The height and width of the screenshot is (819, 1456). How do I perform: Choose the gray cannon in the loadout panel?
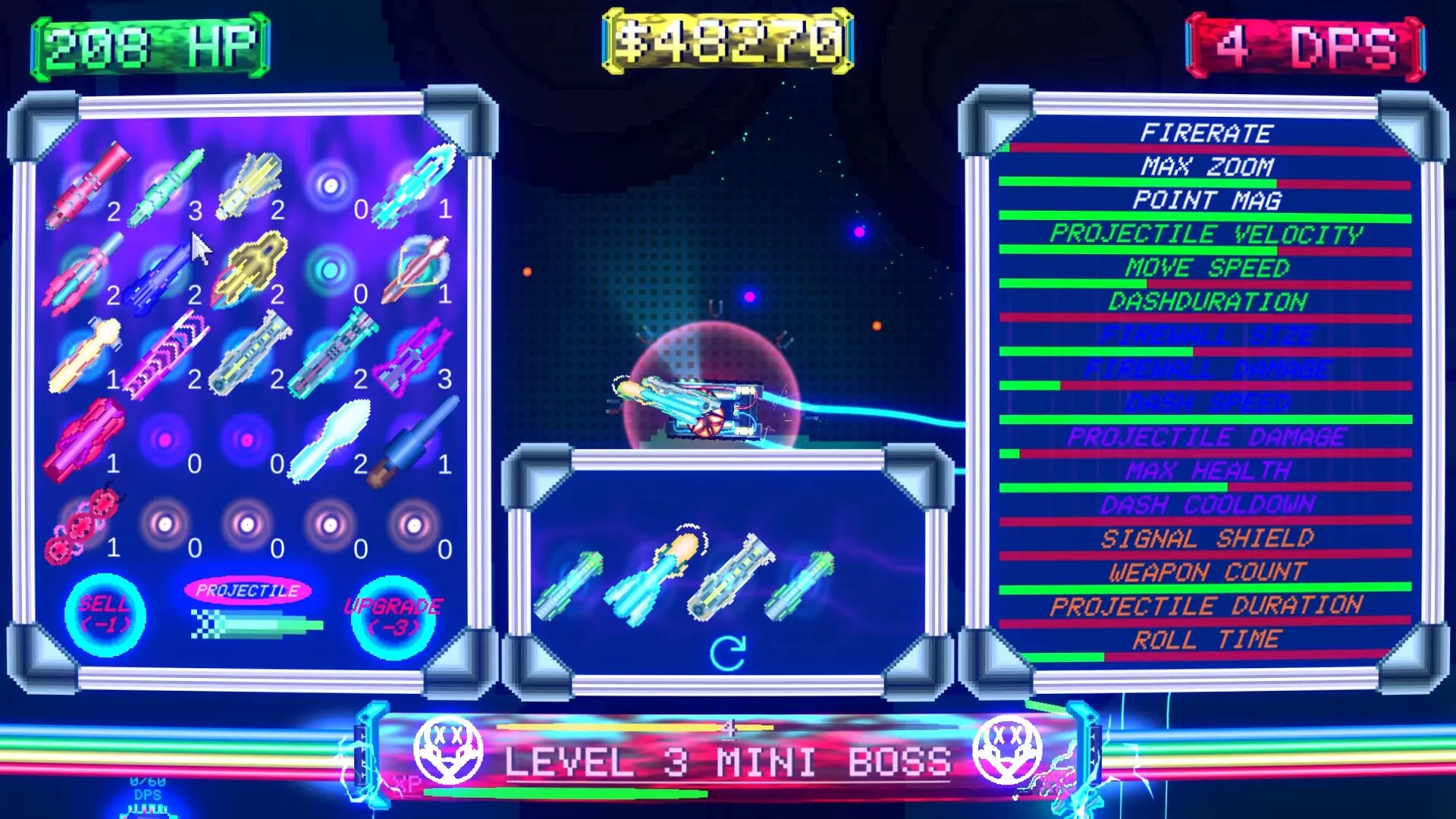click(x=730, y=578)
